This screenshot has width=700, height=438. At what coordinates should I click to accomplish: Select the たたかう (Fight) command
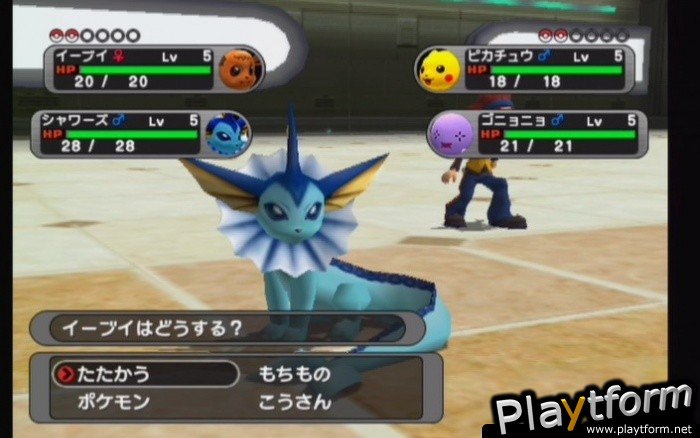pyautogui.click(x=114, y=374)
